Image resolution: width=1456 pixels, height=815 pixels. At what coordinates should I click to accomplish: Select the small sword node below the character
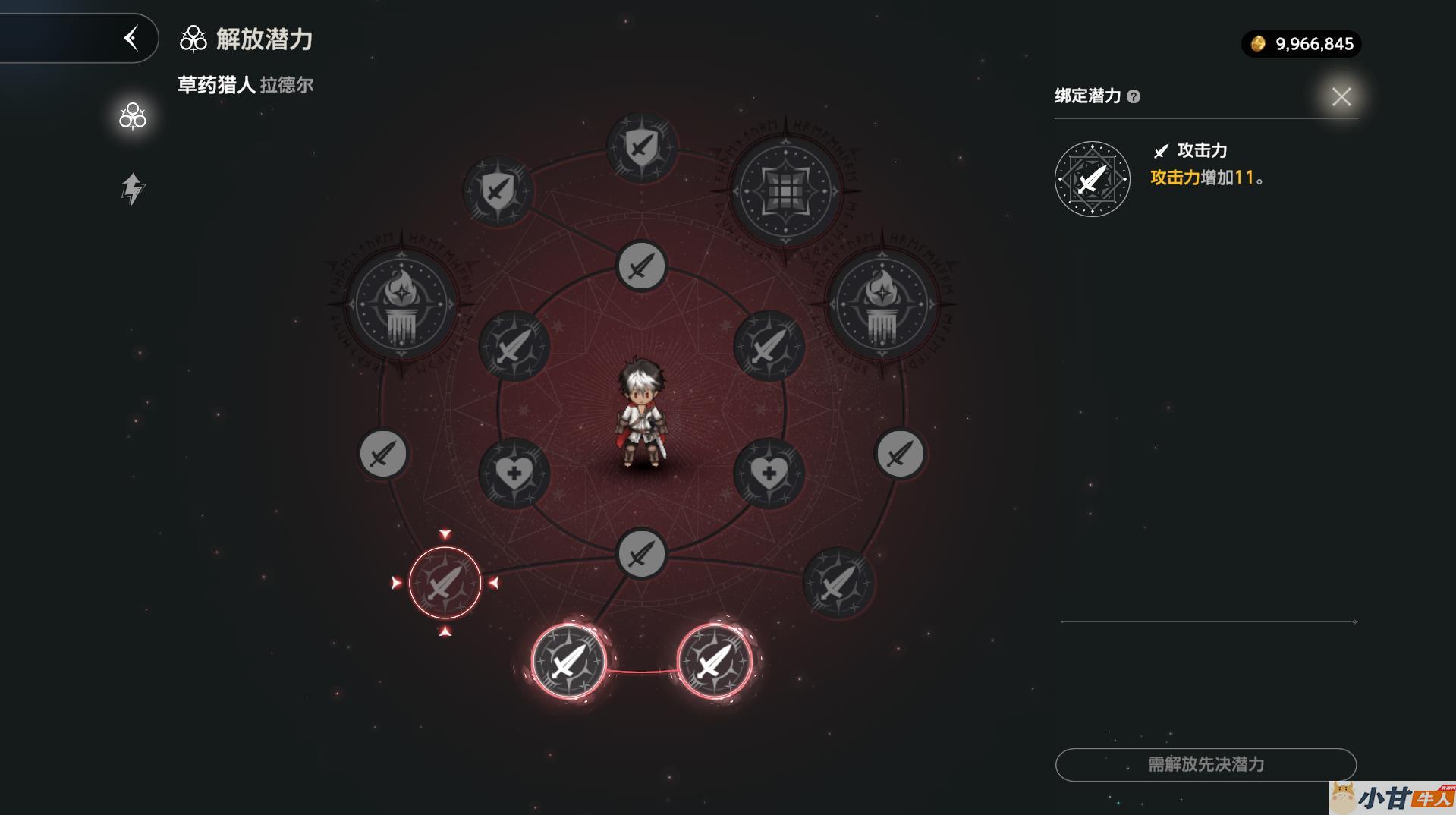(x=642, y=553)
